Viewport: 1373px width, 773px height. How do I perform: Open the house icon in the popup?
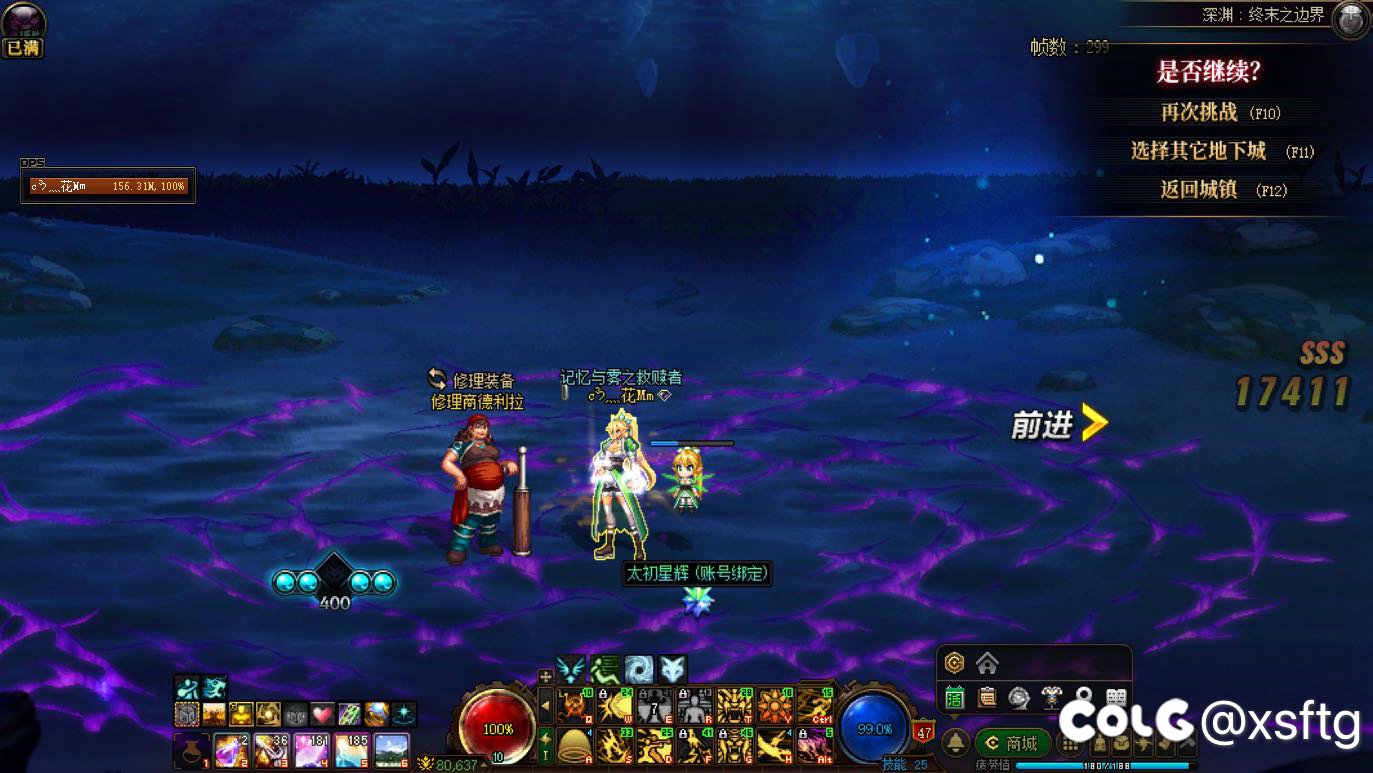click(x=987, y=663)
